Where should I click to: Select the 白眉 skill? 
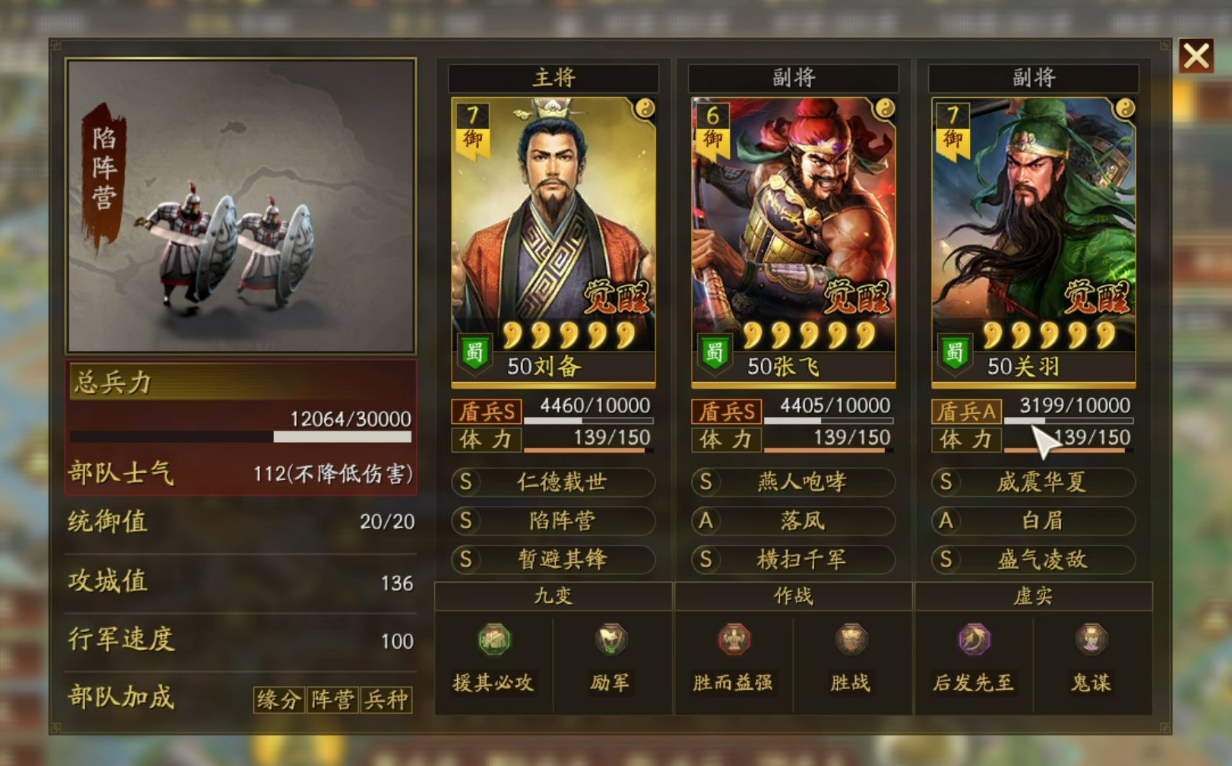[1034, 521]
